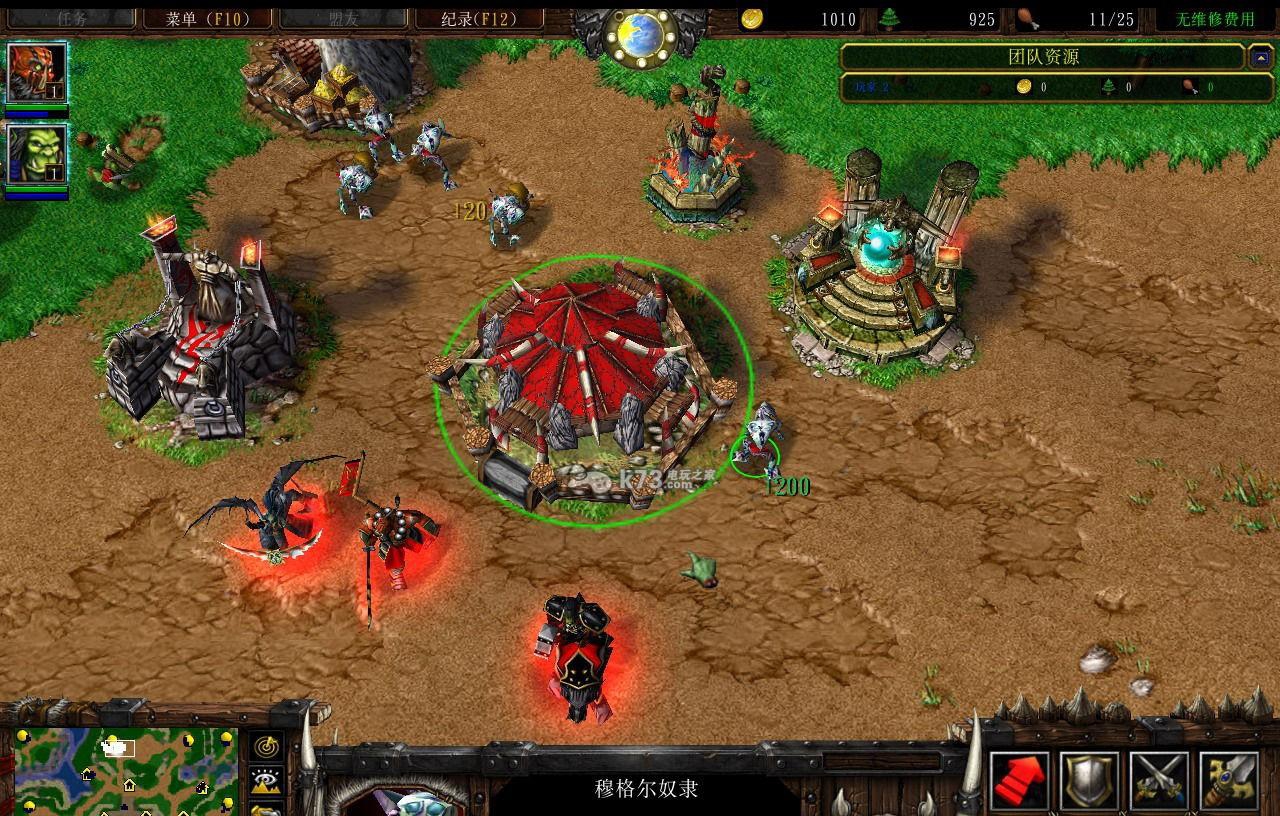Activate the gold-hilted blade command icon
The image size is (1280, 816).
pyautogui.click(x=1229, y=781)
